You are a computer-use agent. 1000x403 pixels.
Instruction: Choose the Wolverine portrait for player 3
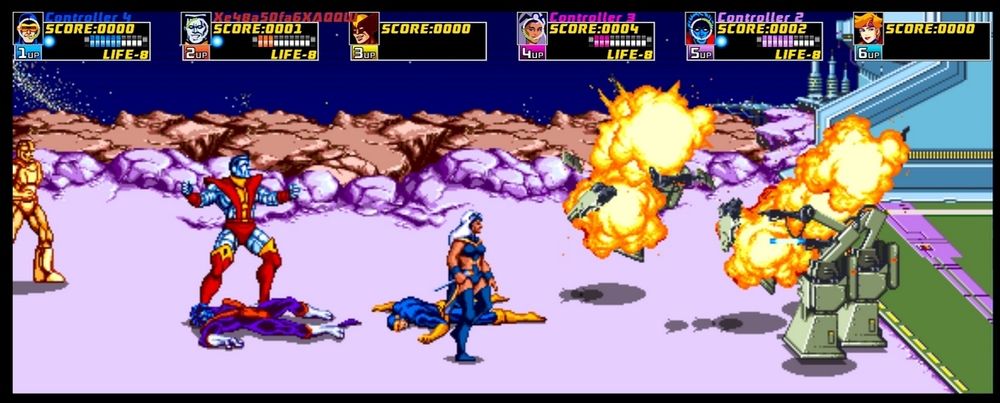(x=364, y=30)
